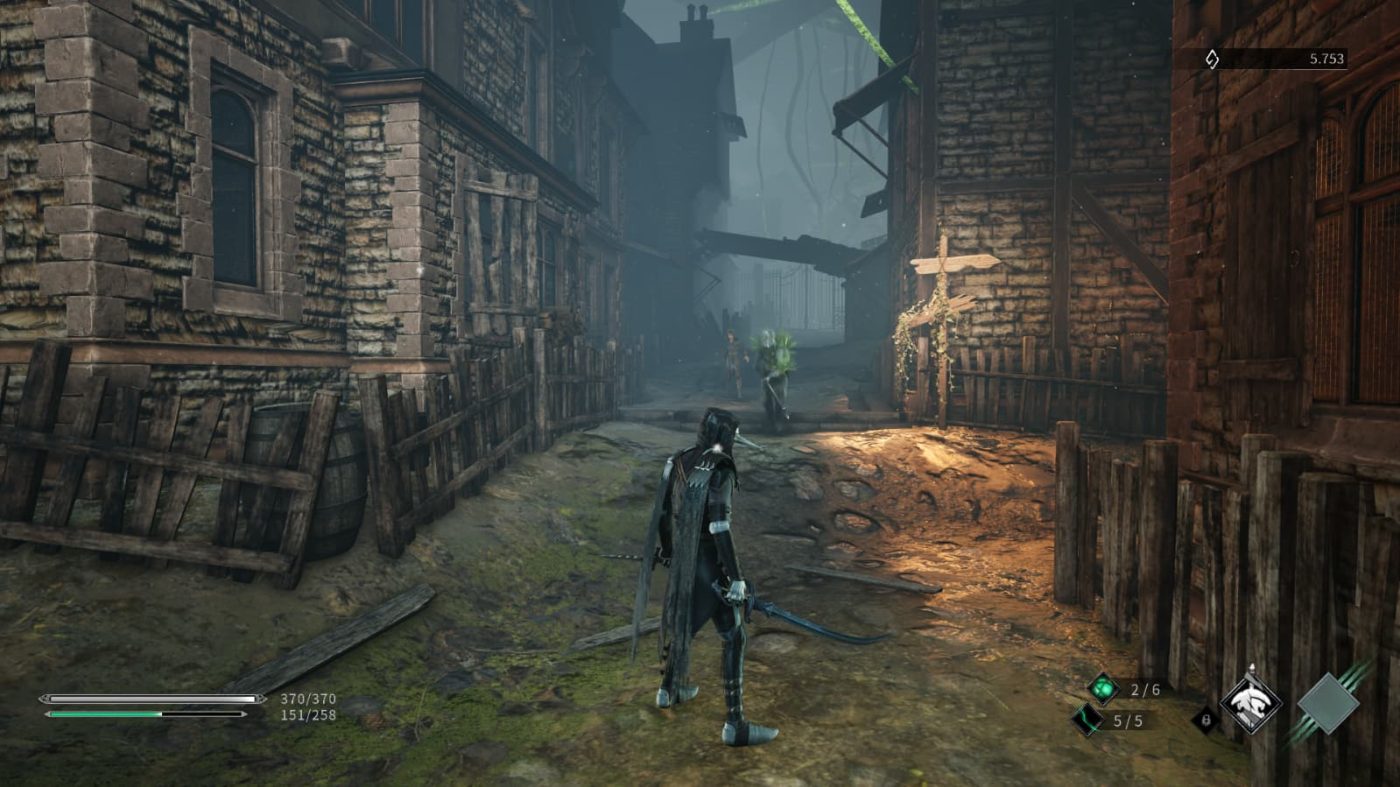The image size is (1400, 787).
Task: Select the empty grey diamond skill slot
Action: pos(1328,704)
